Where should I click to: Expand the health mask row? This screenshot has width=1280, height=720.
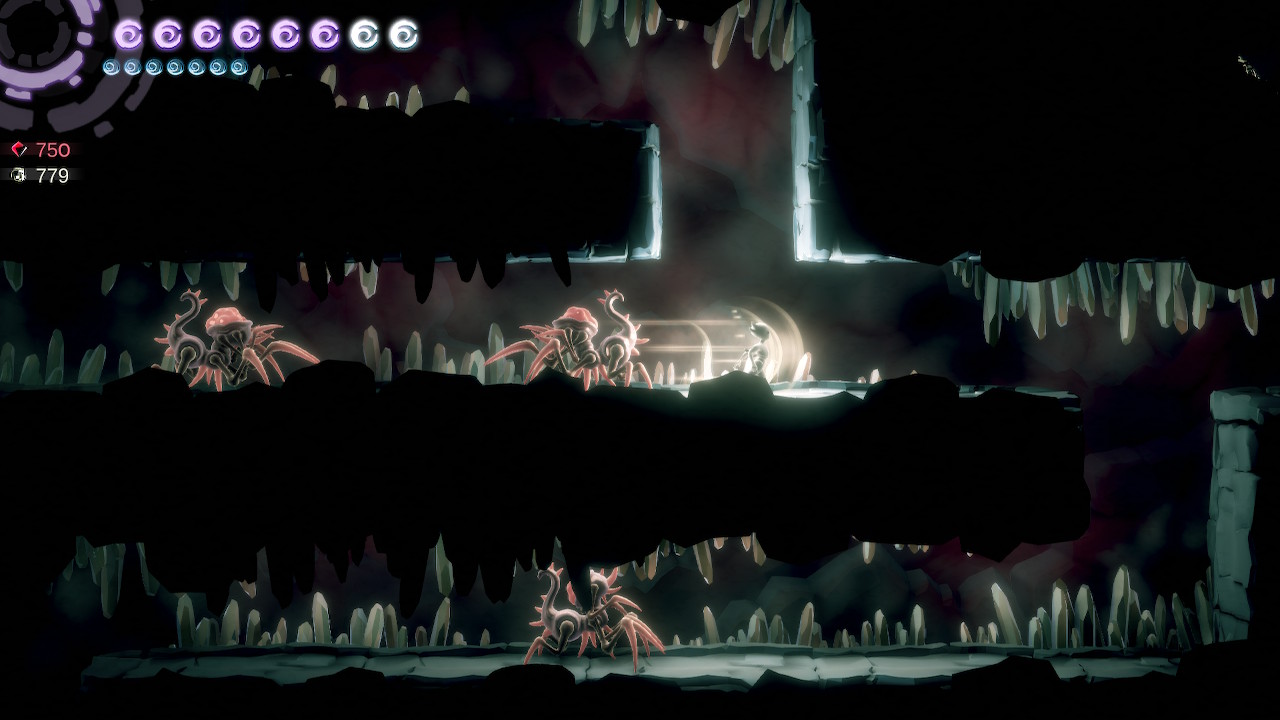pyautogui.click(x=265, y=33)
